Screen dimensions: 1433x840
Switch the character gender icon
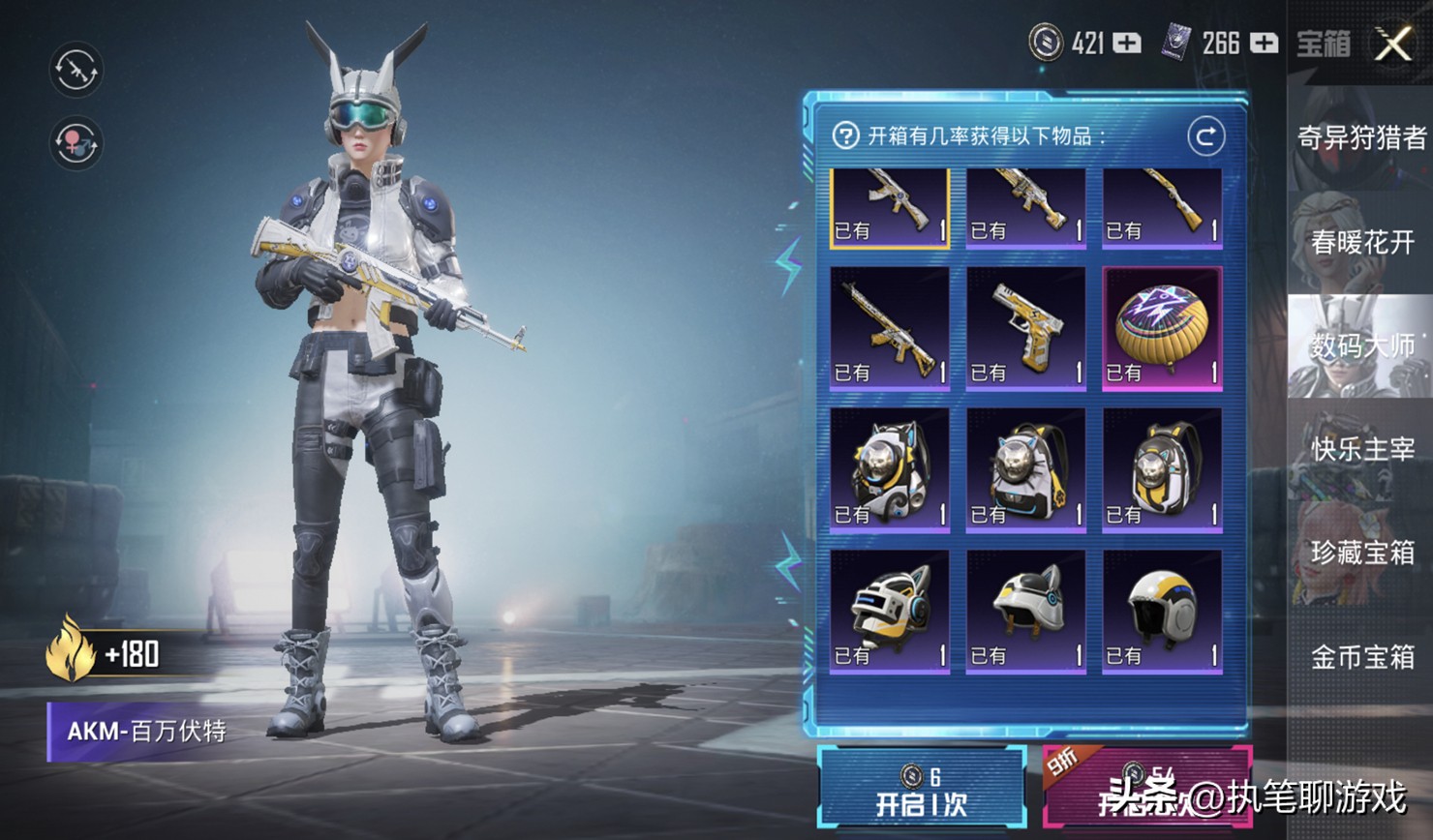coord(76,143)
